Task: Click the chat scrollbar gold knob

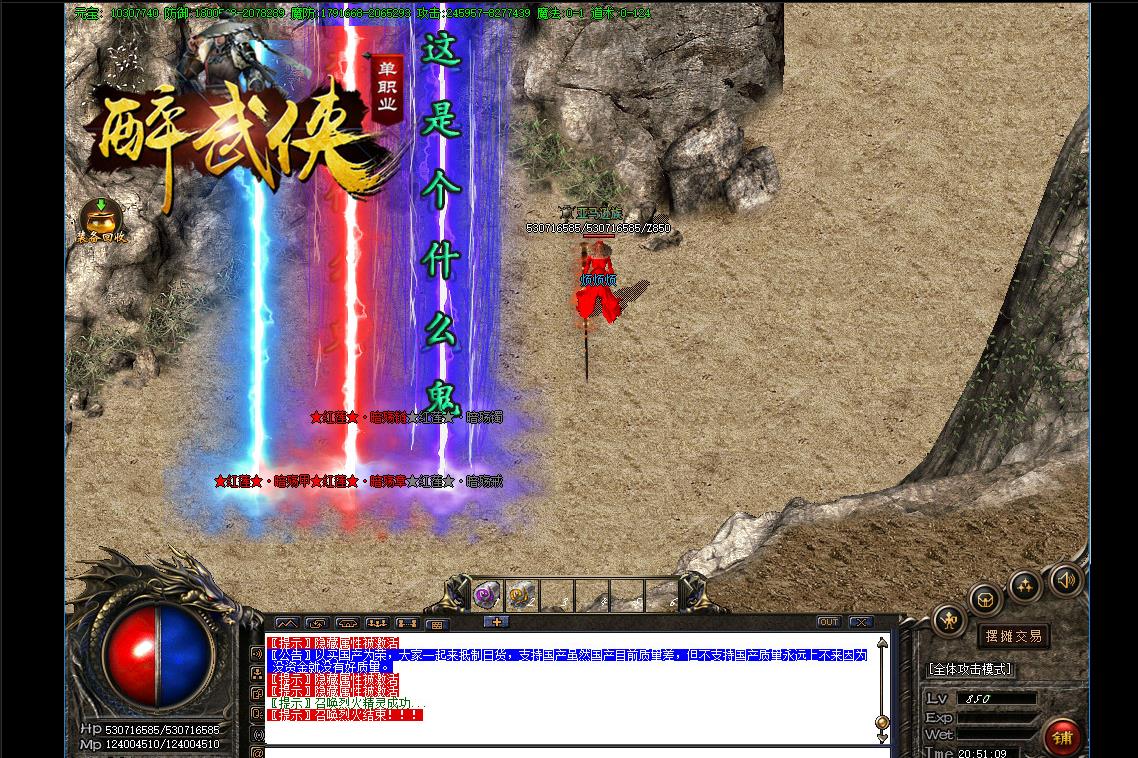Action: coord(881,723)
